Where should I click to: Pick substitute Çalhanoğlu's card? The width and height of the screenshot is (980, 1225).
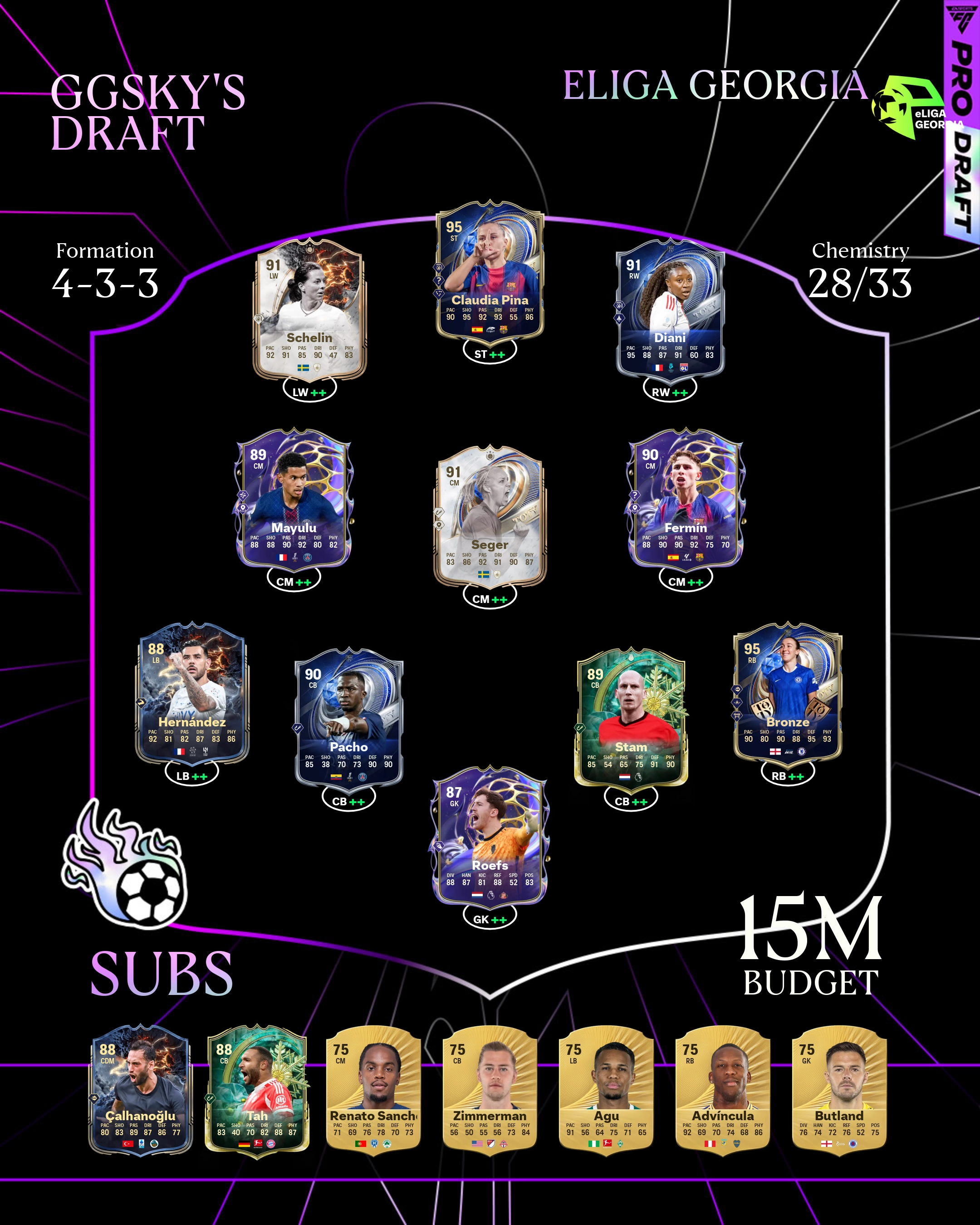click(x=141, y=1091)
